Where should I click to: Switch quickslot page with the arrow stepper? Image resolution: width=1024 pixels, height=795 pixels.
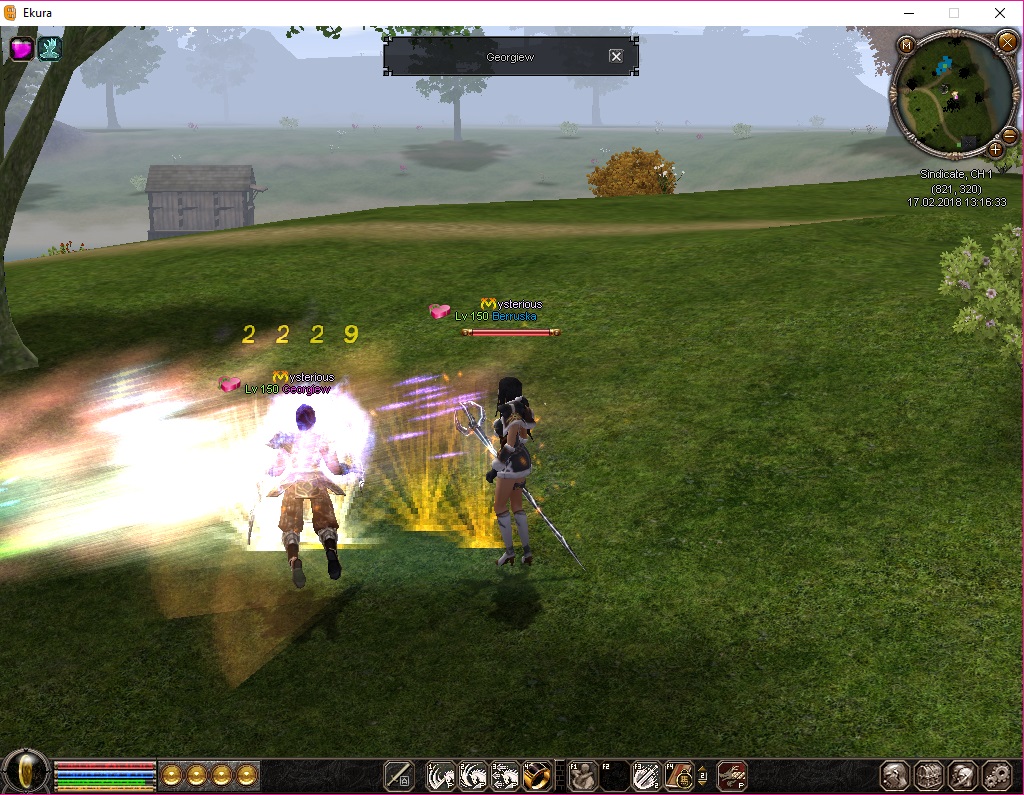[x=702, y=775]
